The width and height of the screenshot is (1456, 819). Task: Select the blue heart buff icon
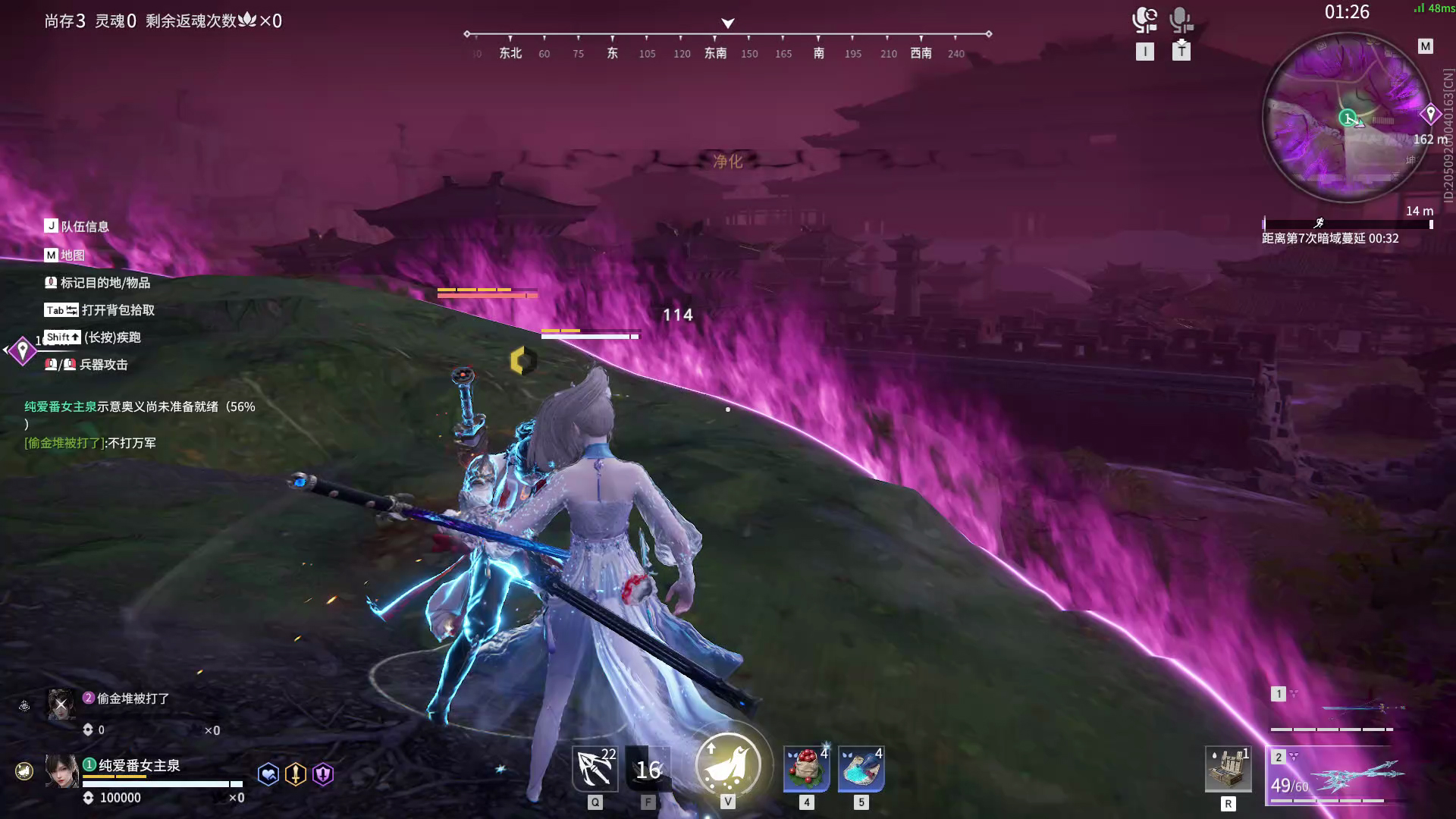coord(268,774)
